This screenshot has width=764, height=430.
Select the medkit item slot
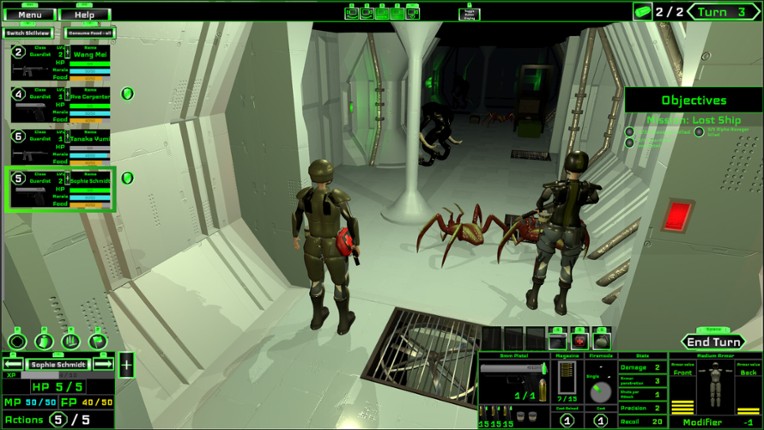(581, 341)
